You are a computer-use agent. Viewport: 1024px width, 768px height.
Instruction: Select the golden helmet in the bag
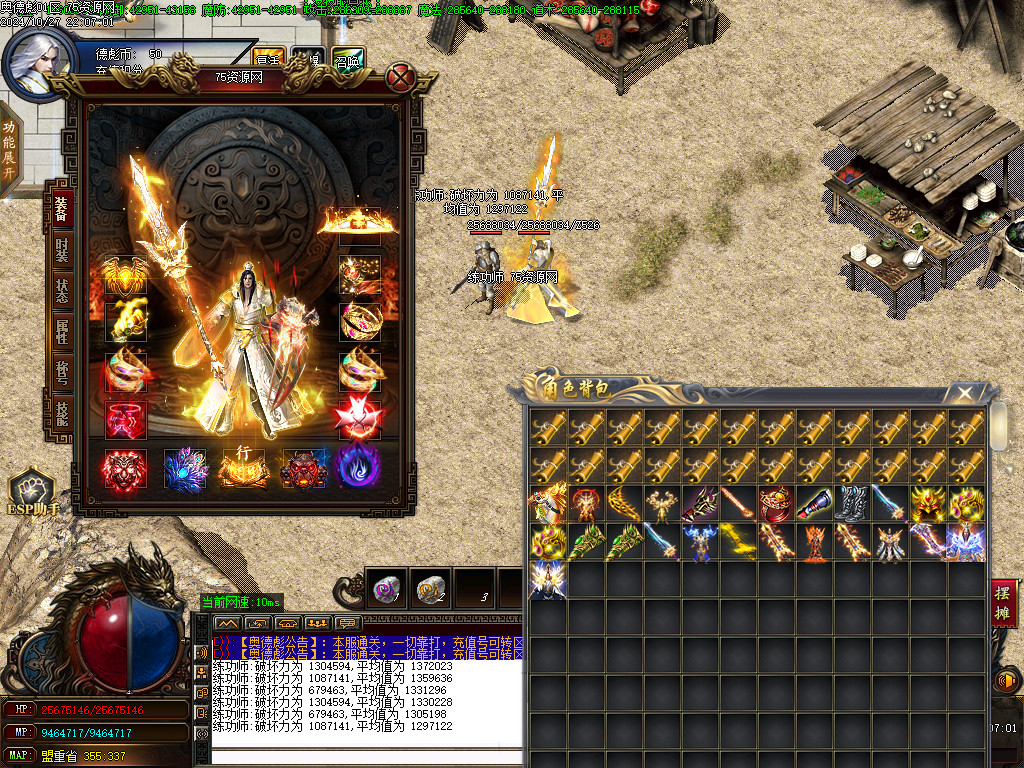click(x=929, y=503)
